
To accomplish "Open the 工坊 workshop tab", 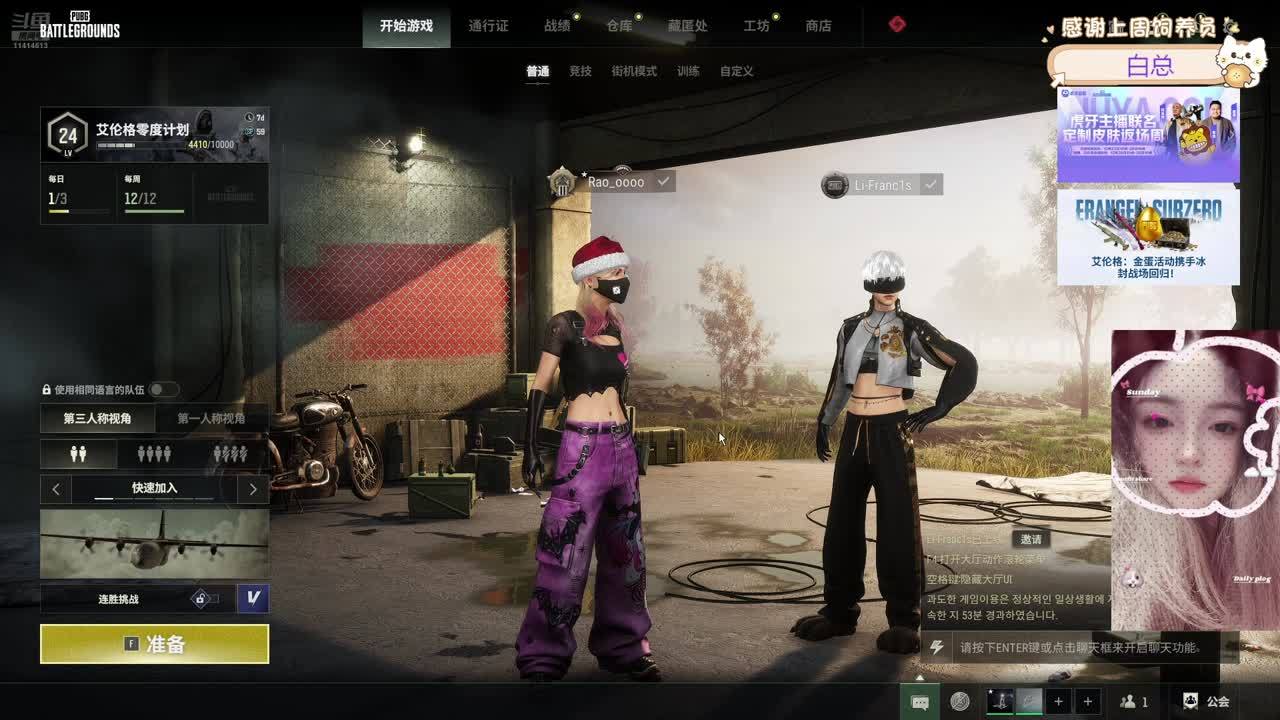I will (x=756, y=26).
